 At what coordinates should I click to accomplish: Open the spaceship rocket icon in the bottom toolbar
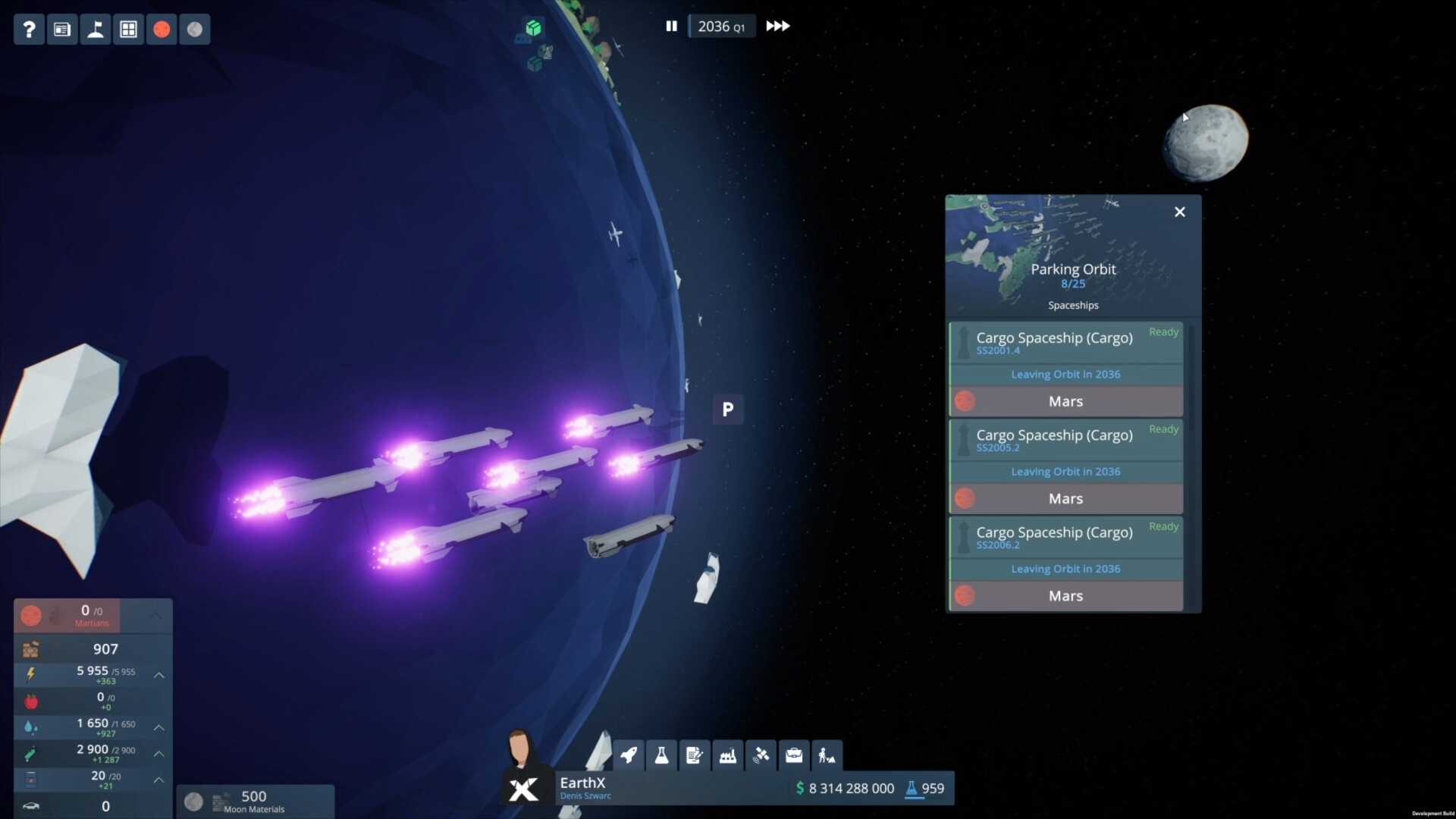click(x=629, y=755)
